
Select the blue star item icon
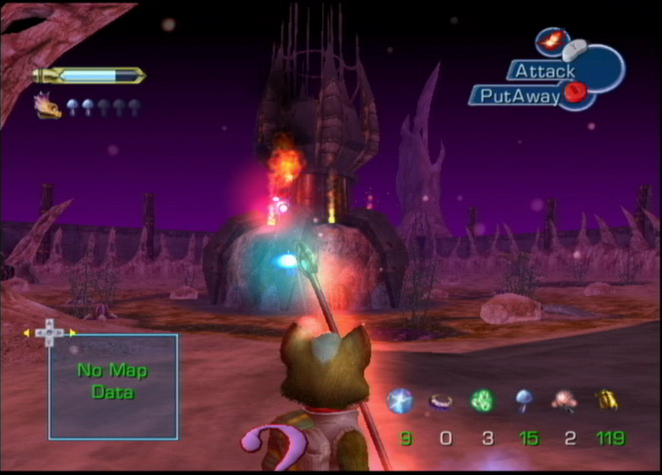400,401
